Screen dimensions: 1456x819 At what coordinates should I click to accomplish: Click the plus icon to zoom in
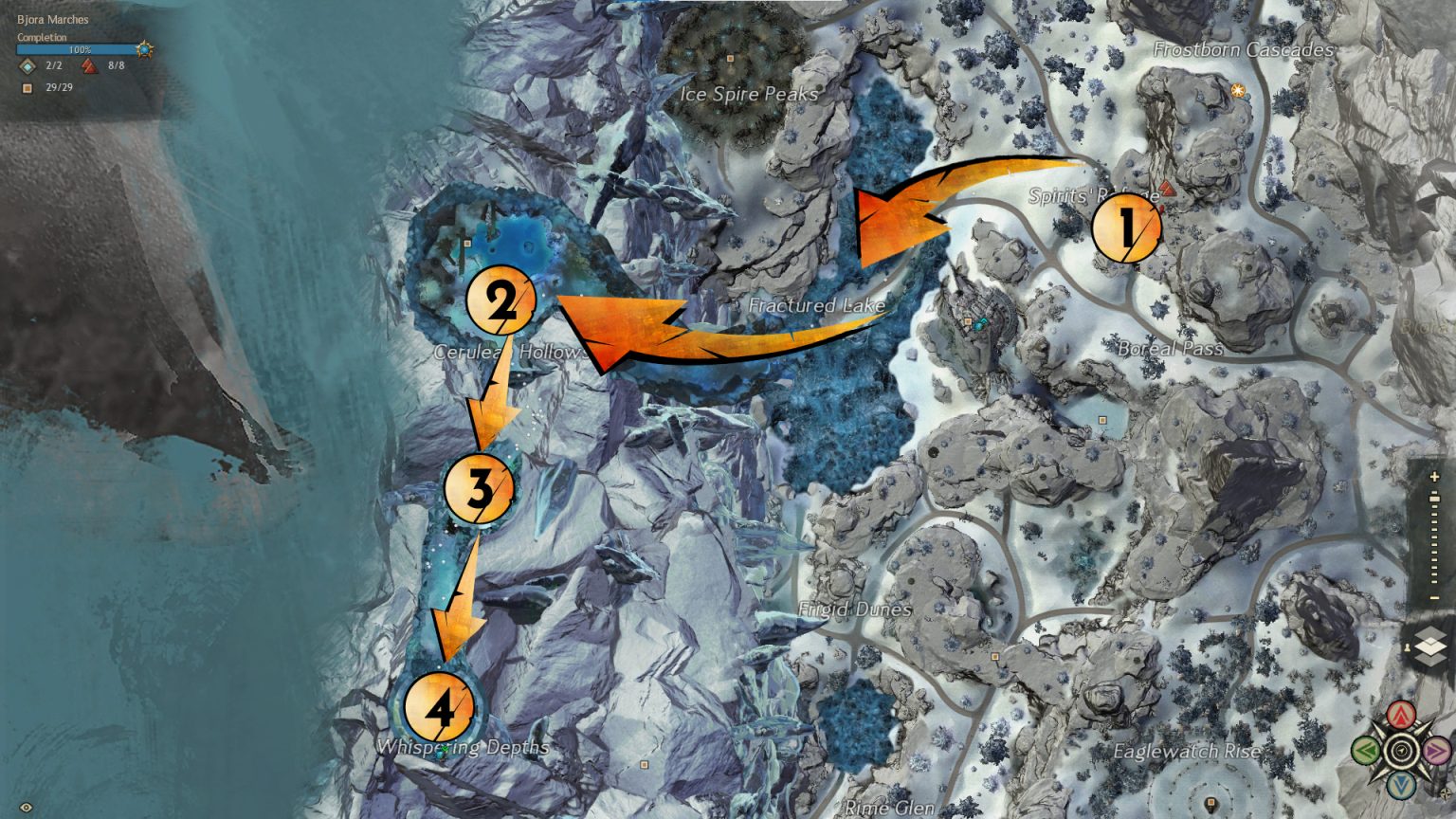click(1434, 477)
